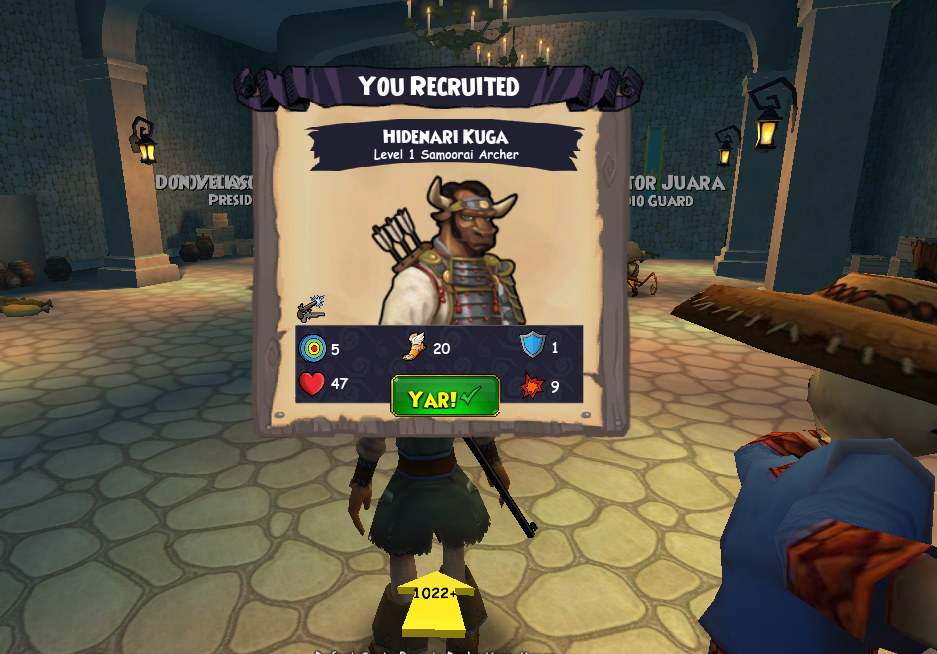Confirm the recruit with the YAR! button
Screen dimensions: 937x654
pos(445,397)
